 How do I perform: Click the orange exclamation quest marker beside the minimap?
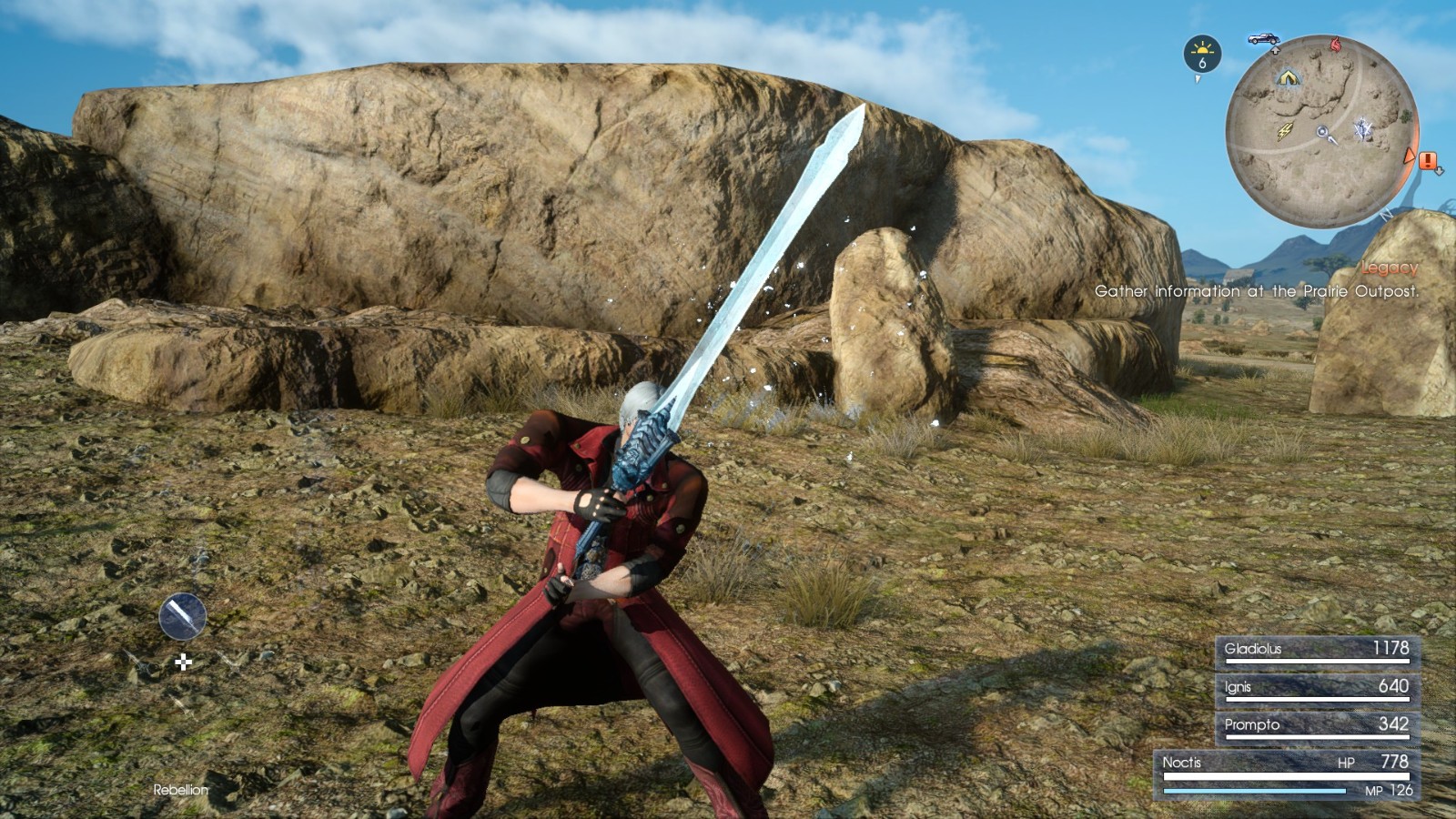tap(1427, 161)
